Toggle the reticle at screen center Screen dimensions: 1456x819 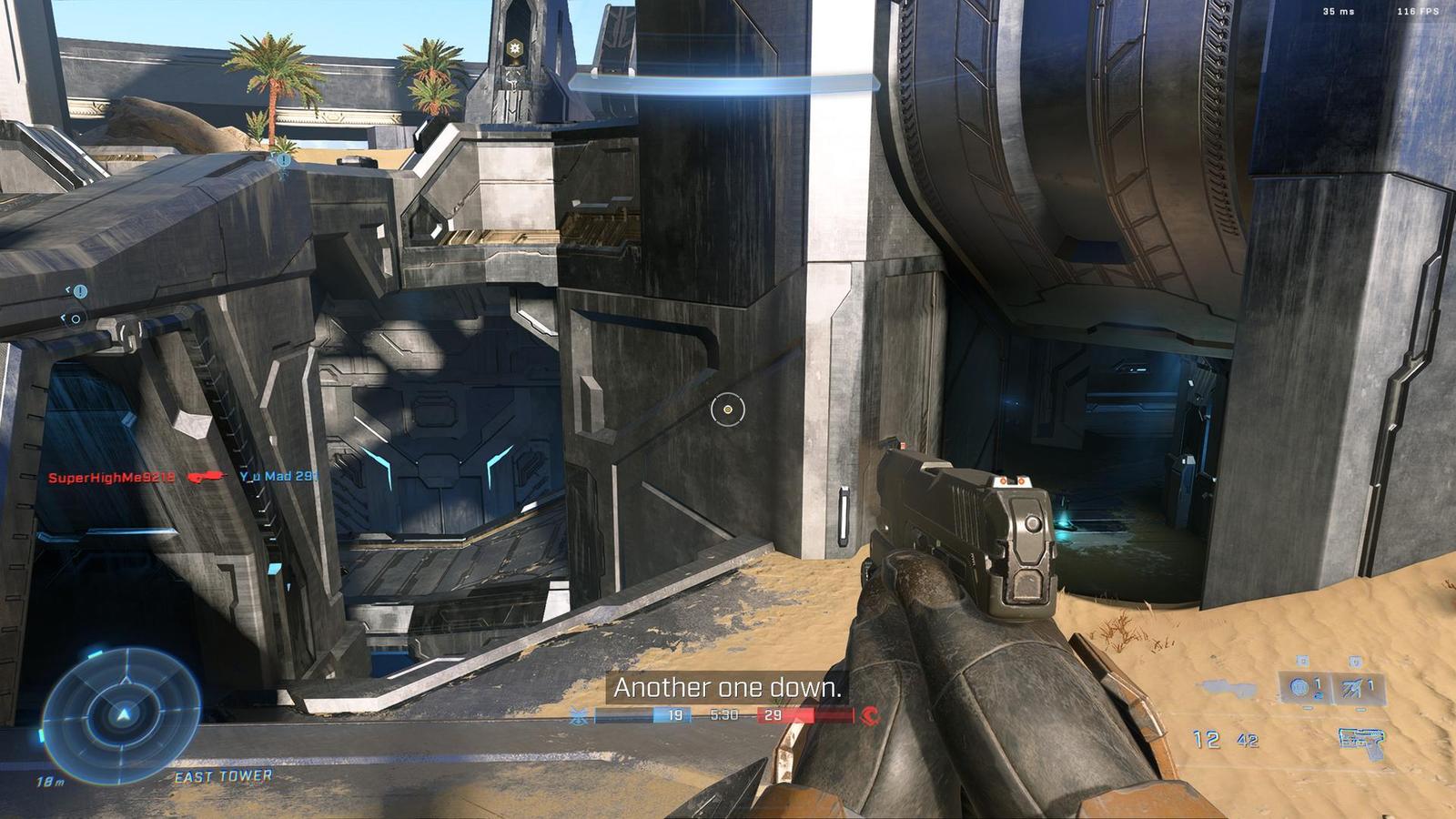coord(727,411)
